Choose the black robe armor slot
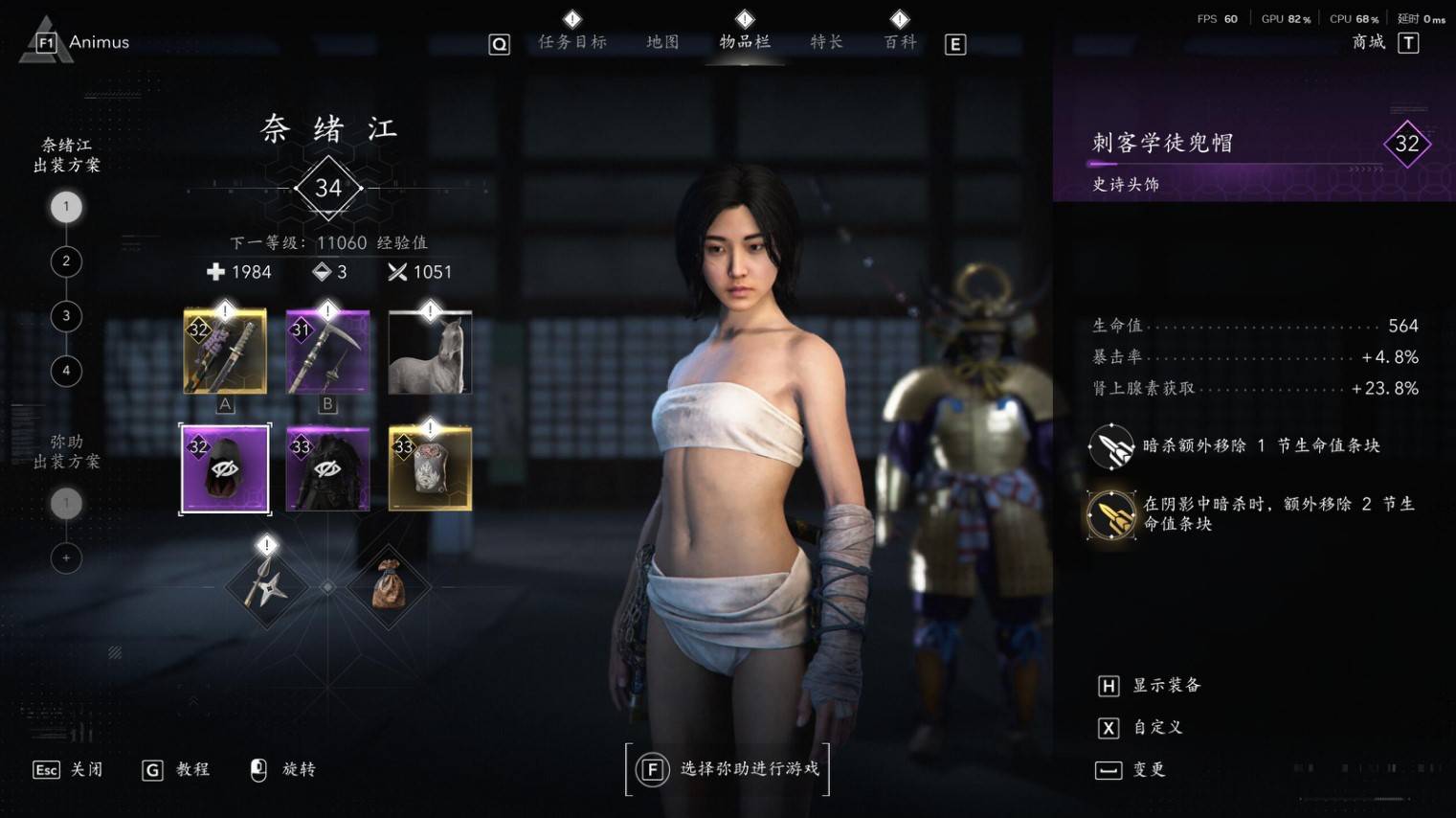The image size is (1456, 818). click(327, 469)
